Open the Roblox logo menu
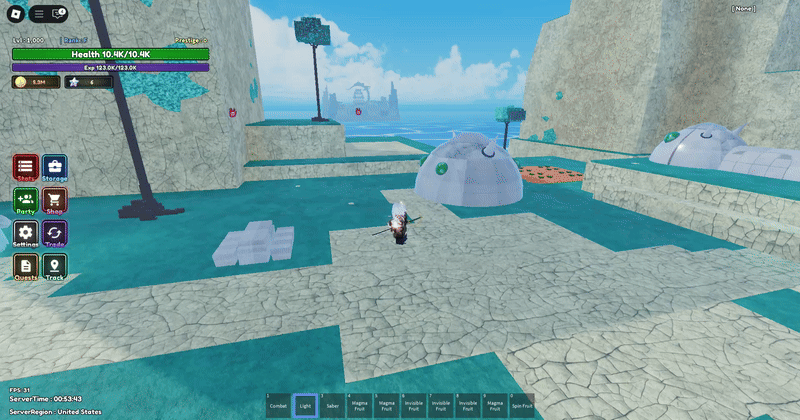This screenshot has height=420, width=800. tap(13, 14)
